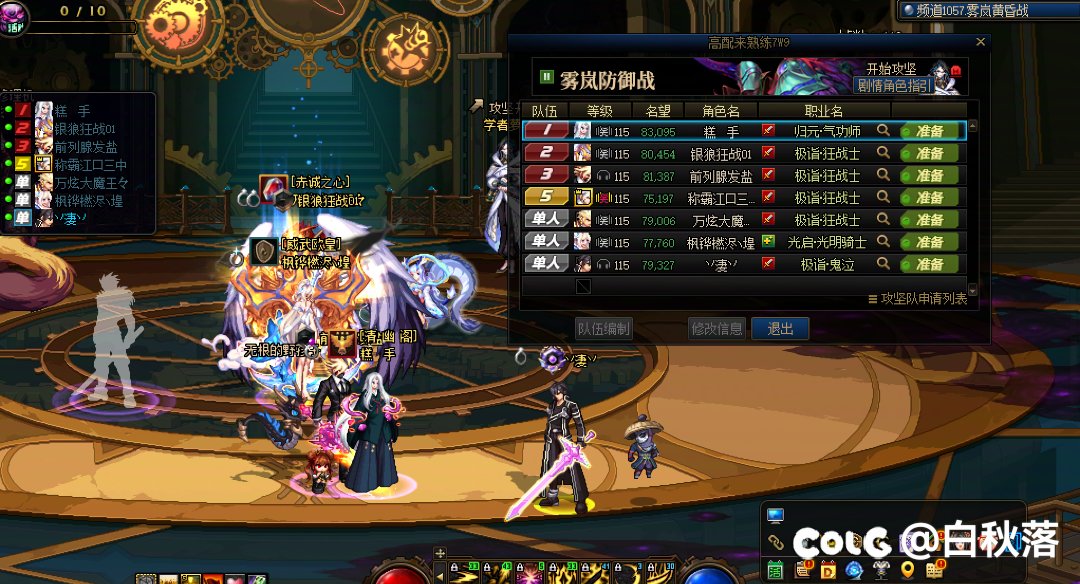The width and height of the screenshot is (1080, 584).
Task: Click the 准备 button for 前列腺发盐
Action: click(929, 176)
